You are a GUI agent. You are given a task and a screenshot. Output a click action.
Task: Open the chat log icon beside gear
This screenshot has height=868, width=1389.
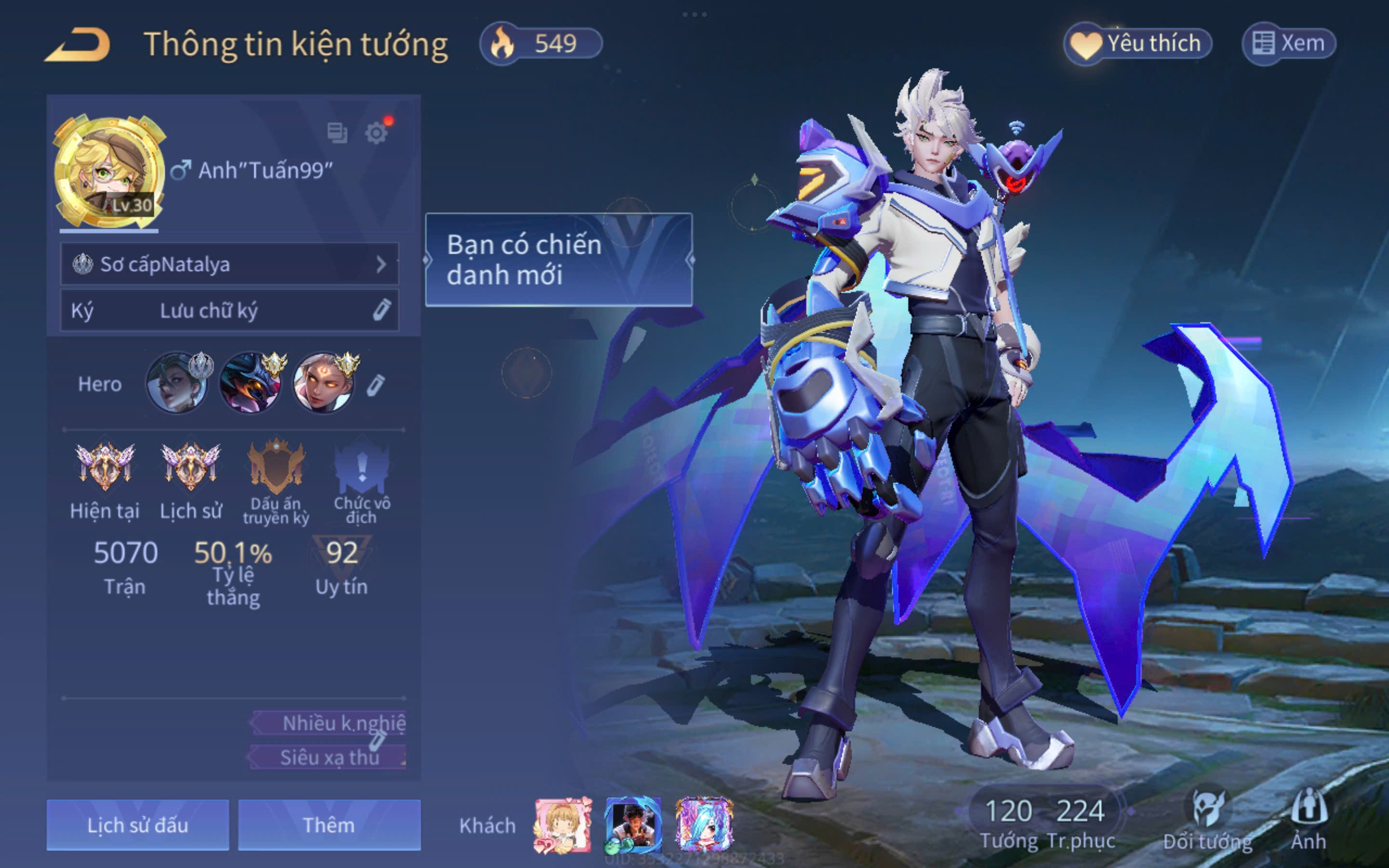[x=337, y=133]
